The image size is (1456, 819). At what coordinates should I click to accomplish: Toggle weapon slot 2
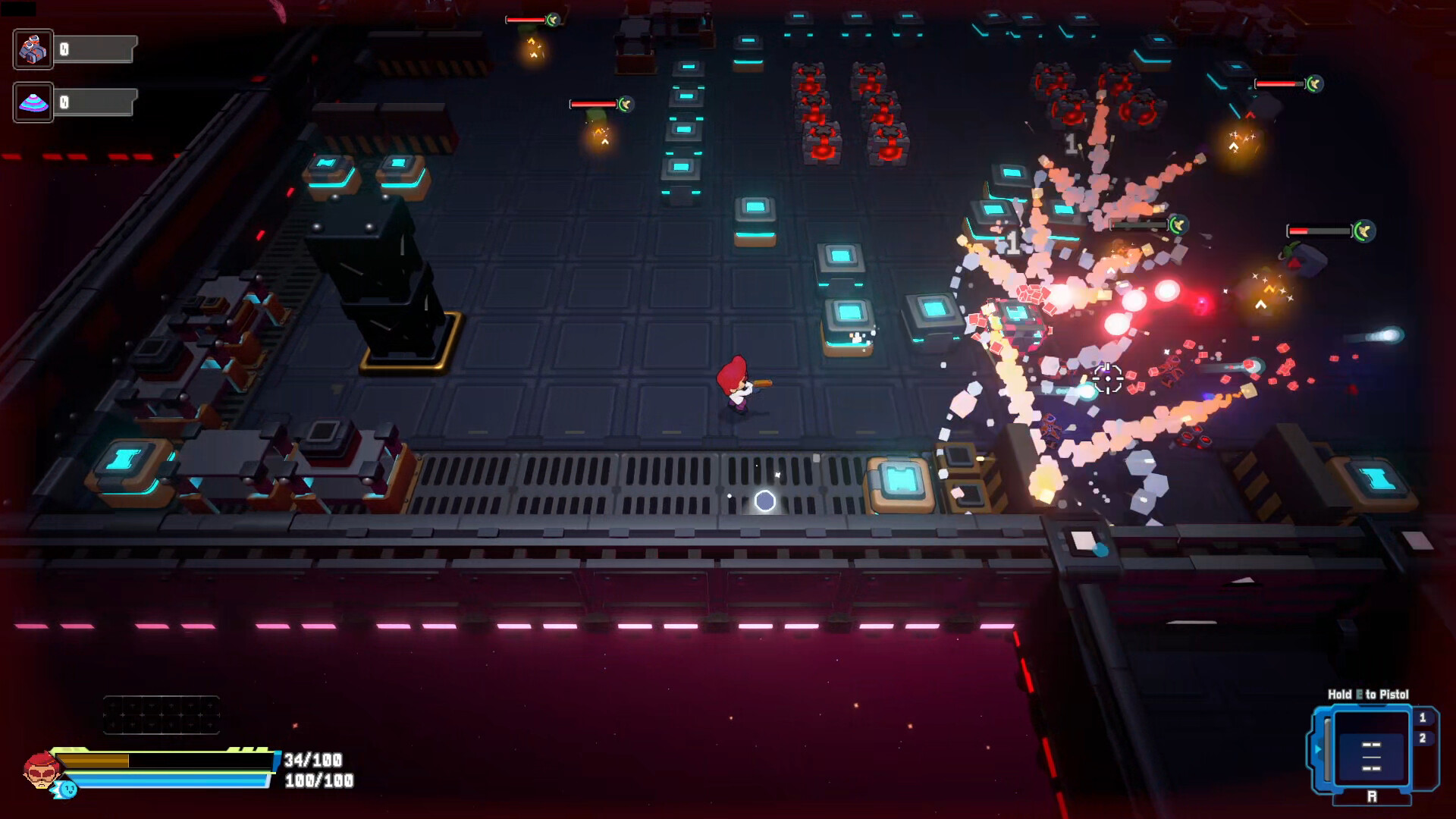(1423, 738)
